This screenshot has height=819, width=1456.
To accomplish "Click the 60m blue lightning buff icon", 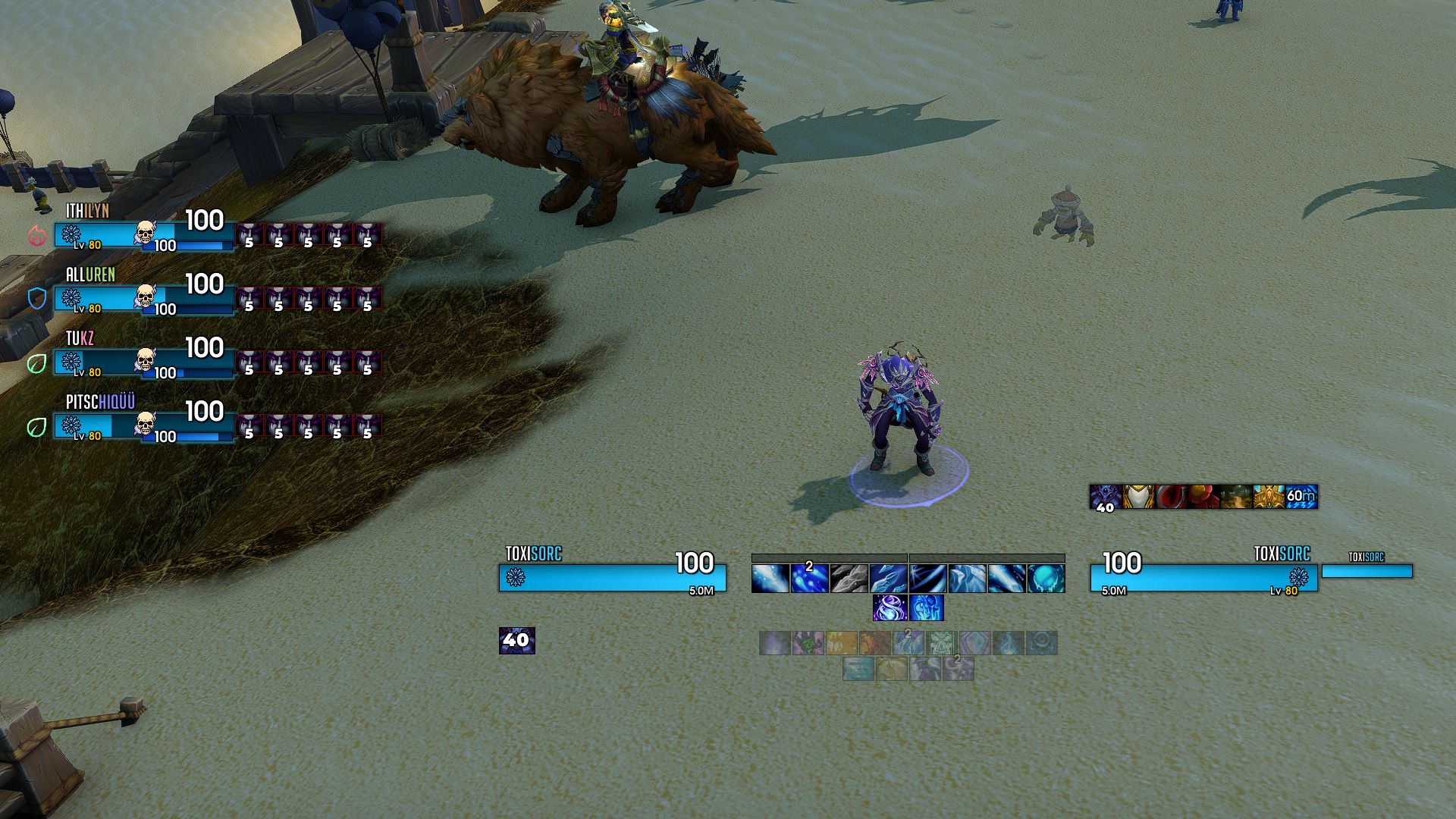I will [1301, 497].
